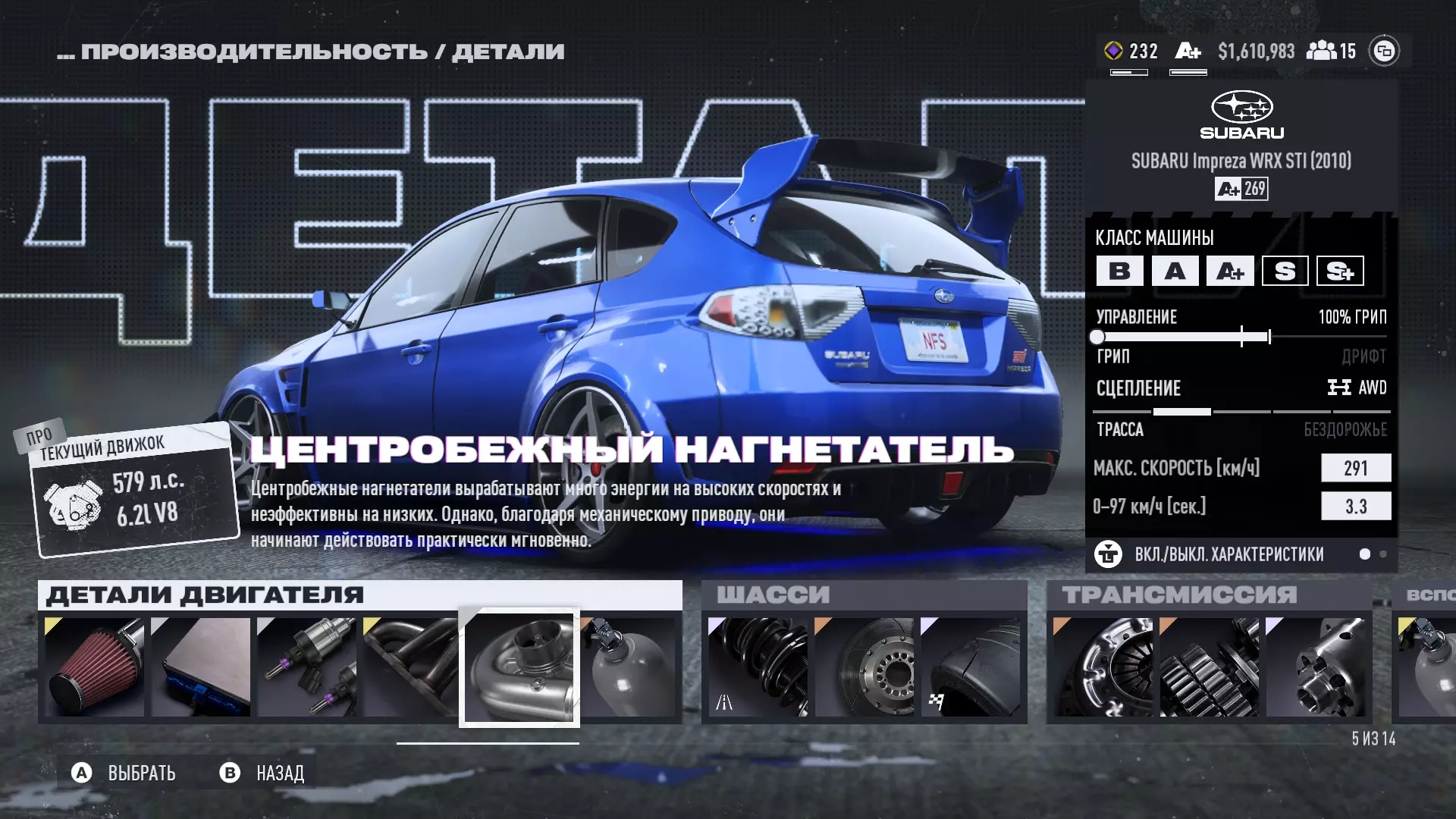Go back with НАЗАД
This screenshot has height=819, width=1456.
[262, 773]
